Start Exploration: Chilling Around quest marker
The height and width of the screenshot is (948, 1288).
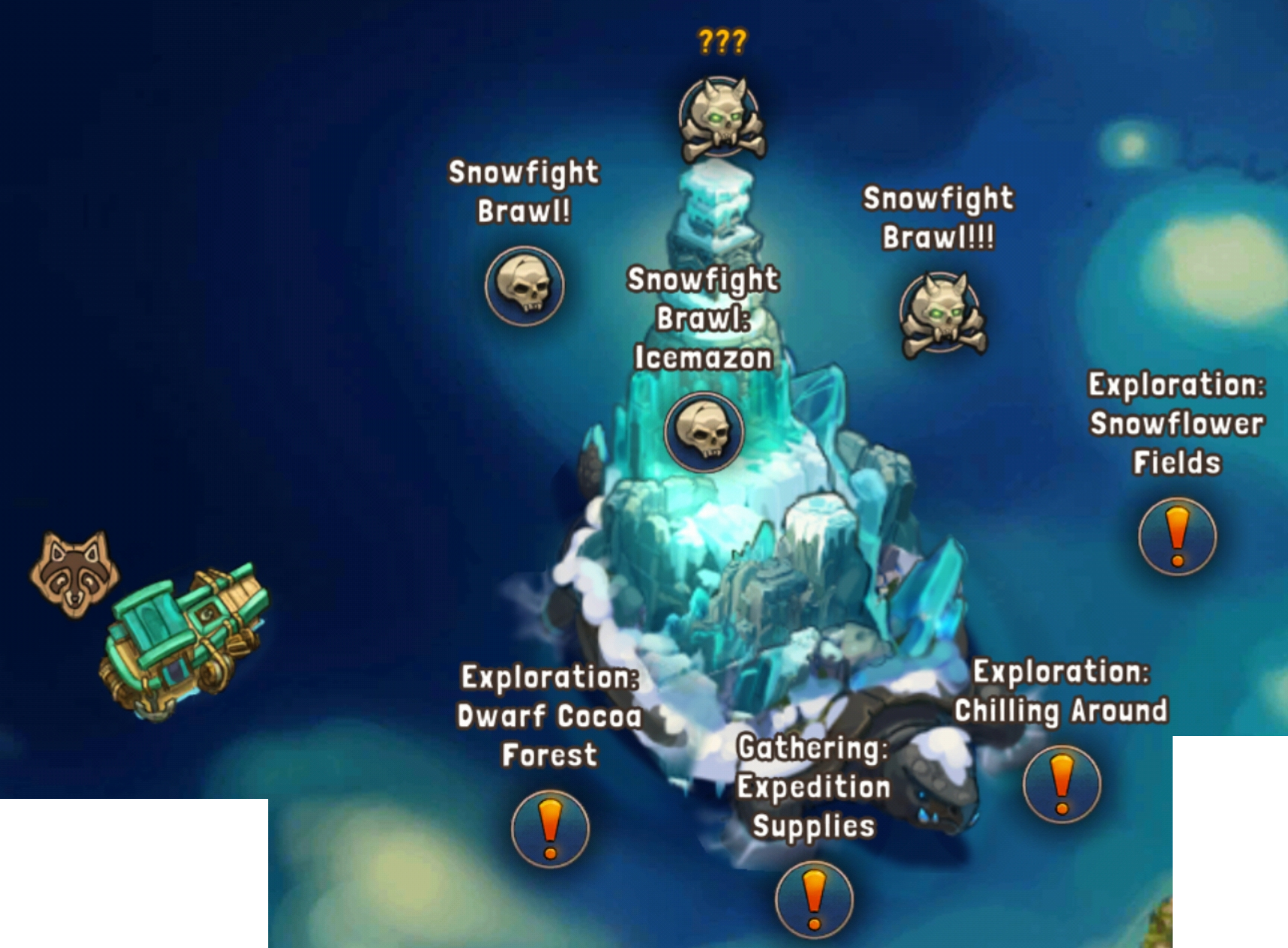pos(1062,784)
